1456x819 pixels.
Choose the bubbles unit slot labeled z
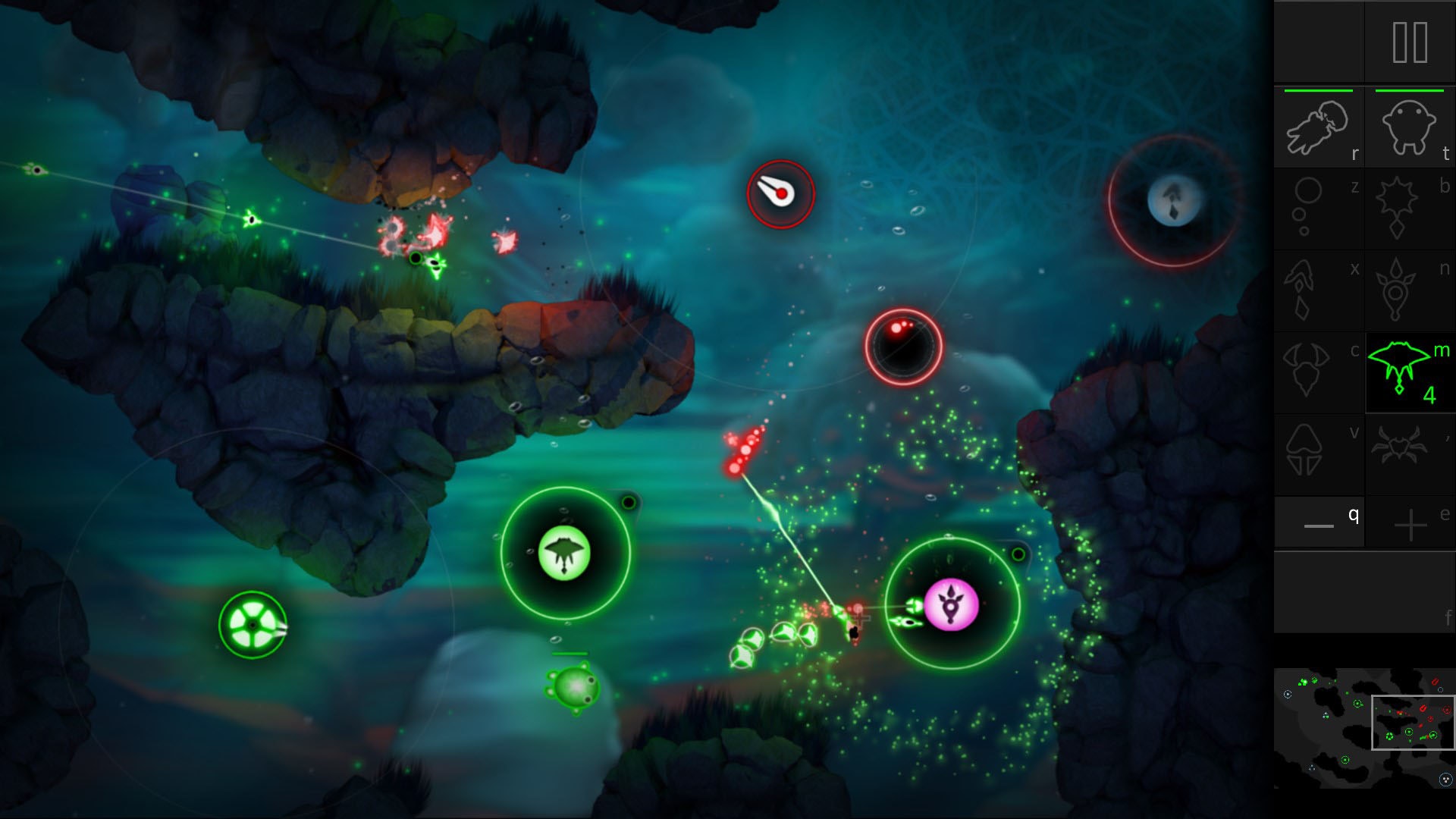[1318, 209]
